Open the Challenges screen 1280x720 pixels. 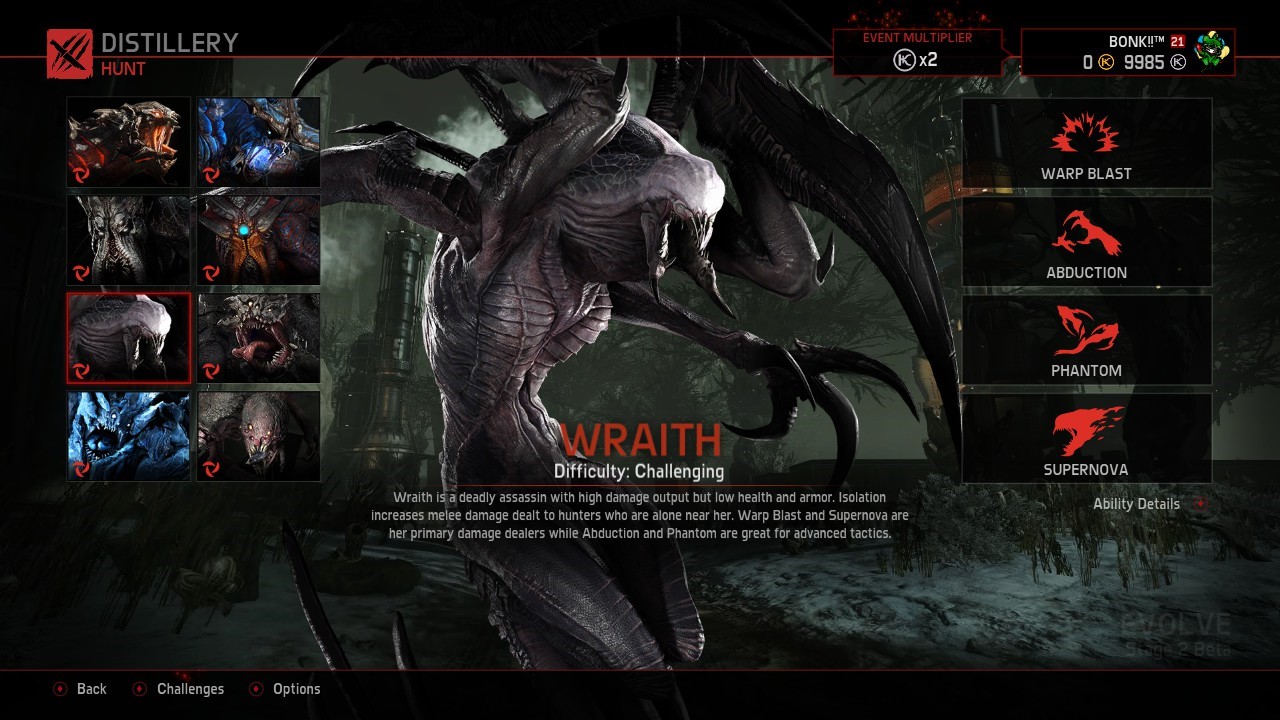[190, 689]
